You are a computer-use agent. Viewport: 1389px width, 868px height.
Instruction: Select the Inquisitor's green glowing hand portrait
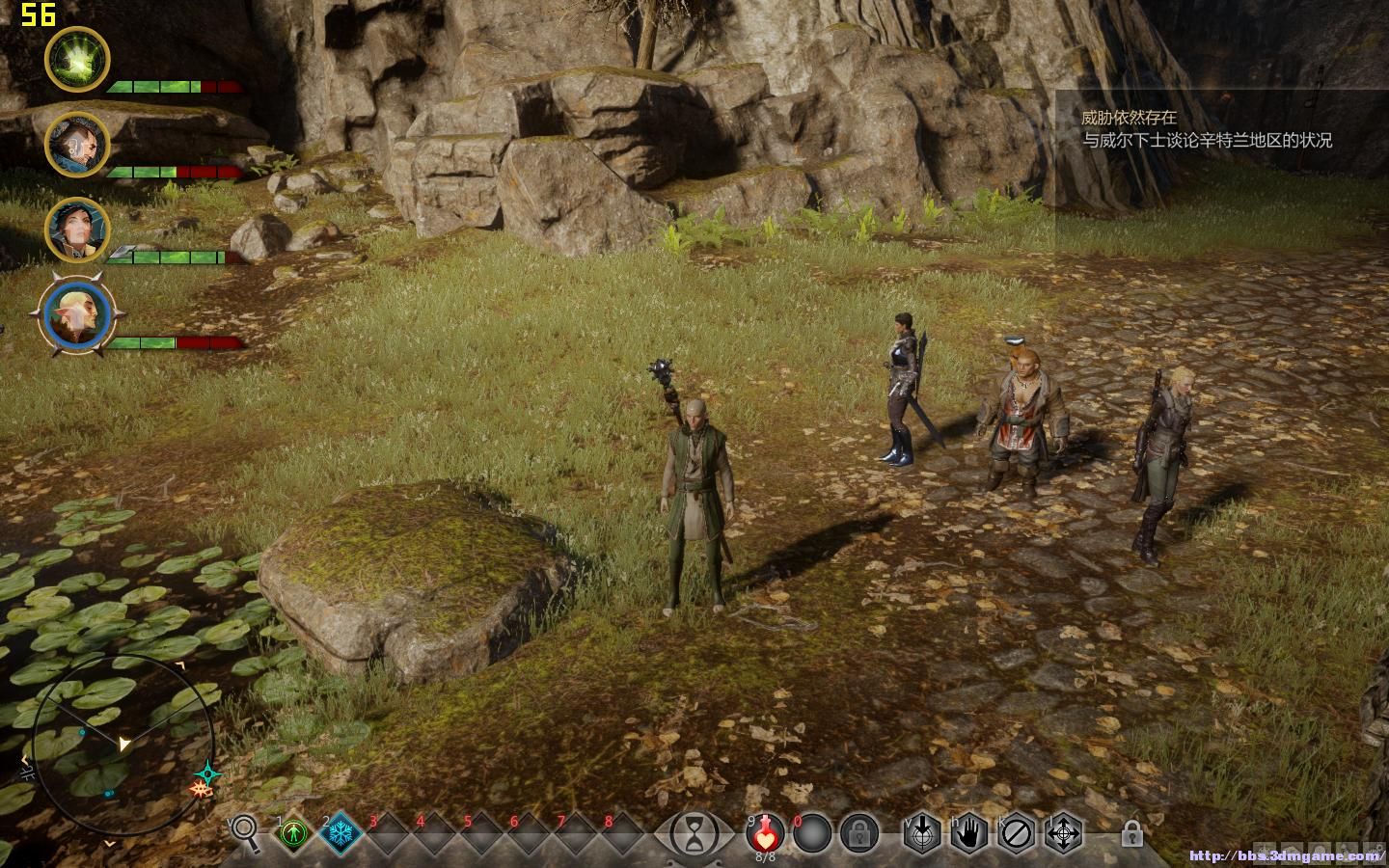77,59
